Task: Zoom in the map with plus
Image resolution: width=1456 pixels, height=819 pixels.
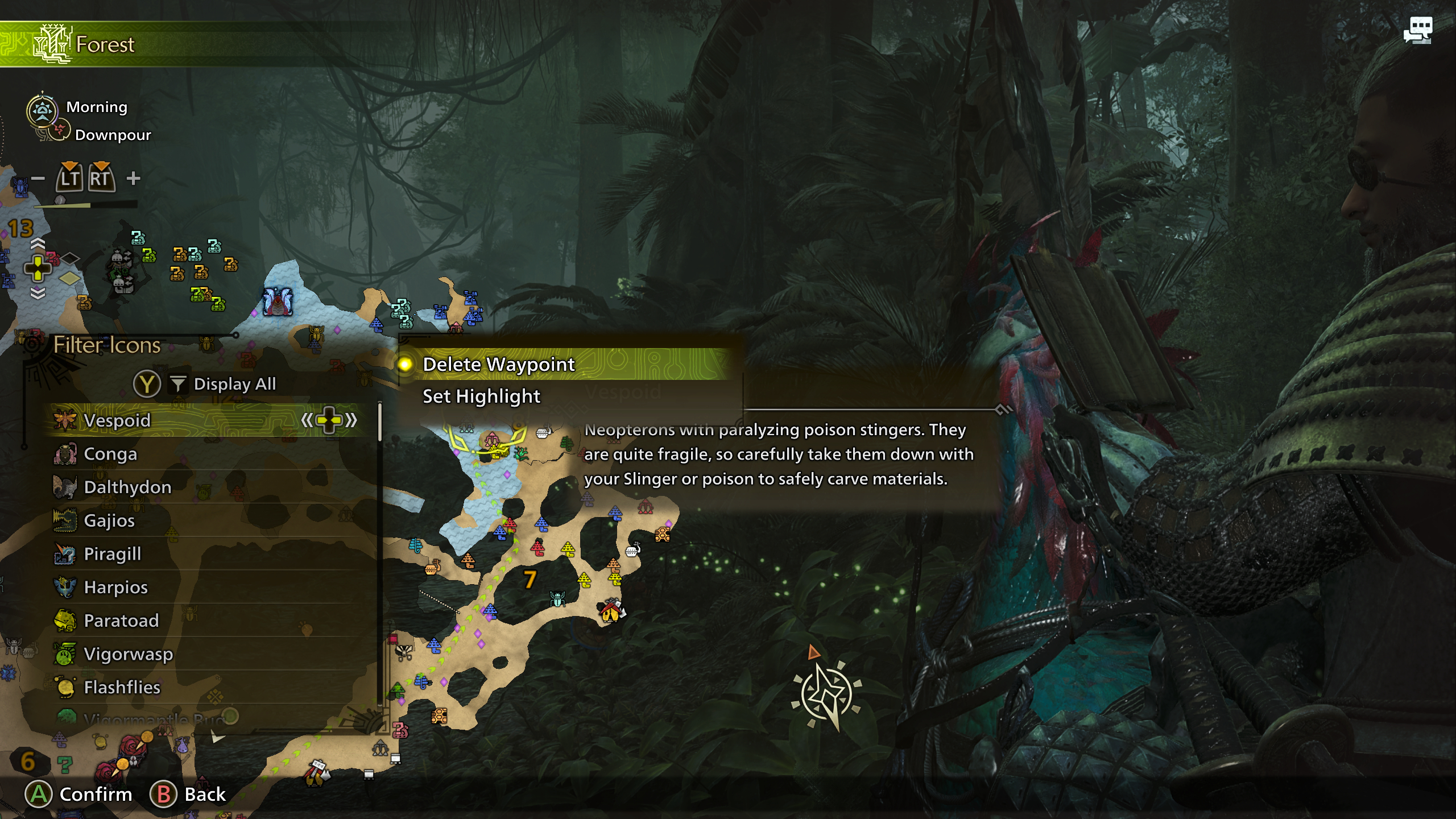Action: click(x=134, y=179)
